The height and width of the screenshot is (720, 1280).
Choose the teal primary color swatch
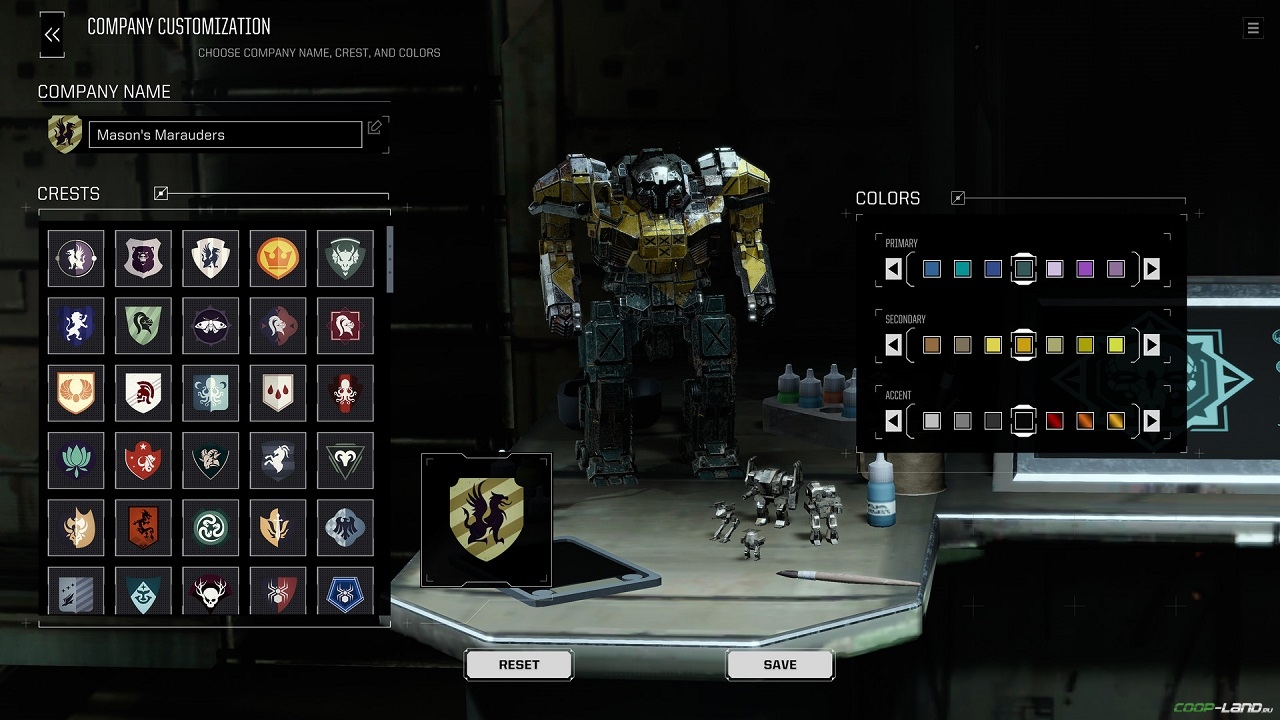(x=962, y=269)
